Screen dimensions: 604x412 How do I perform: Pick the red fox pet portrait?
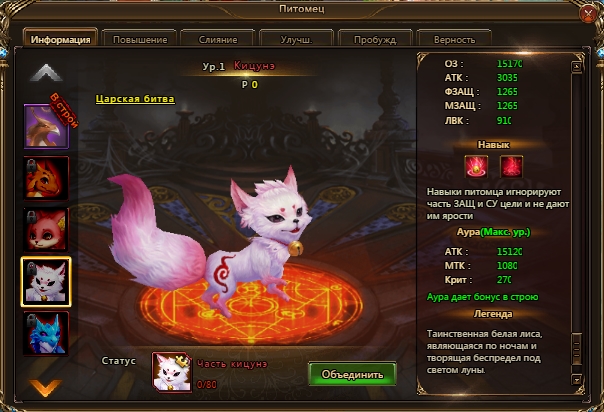click(x=46, y=230)
